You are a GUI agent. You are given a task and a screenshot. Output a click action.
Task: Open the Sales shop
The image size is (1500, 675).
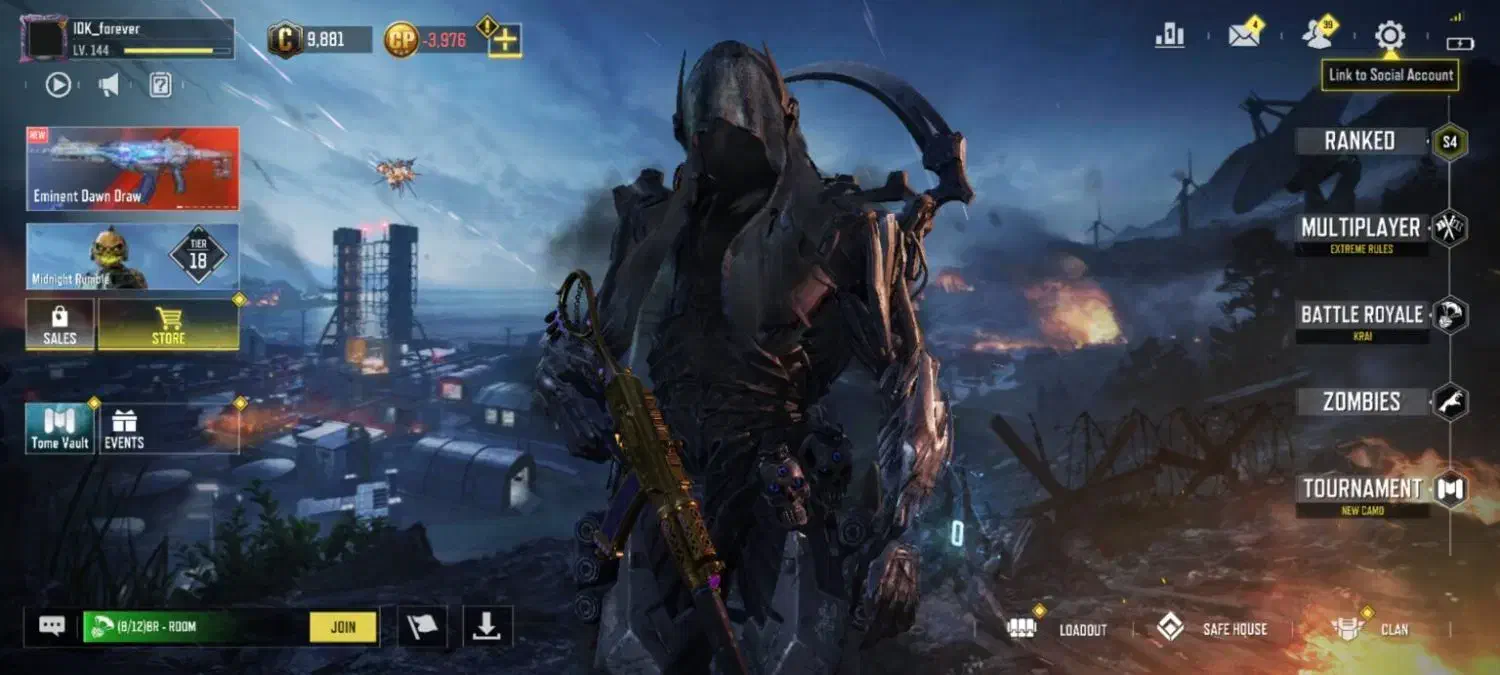click(x=60, y=325)
